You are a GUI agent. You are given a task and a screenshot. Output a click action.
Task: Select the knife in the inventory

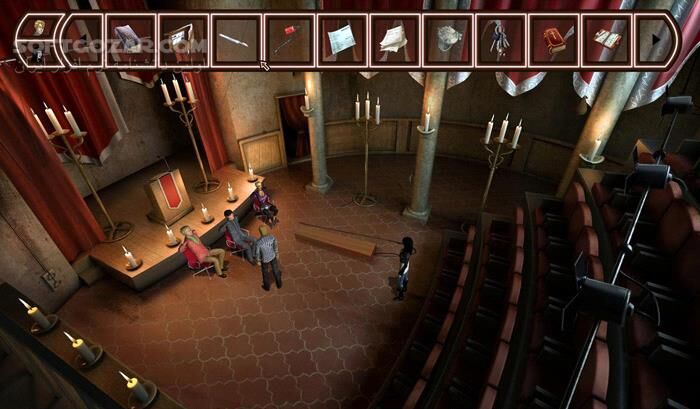(237, 40)
